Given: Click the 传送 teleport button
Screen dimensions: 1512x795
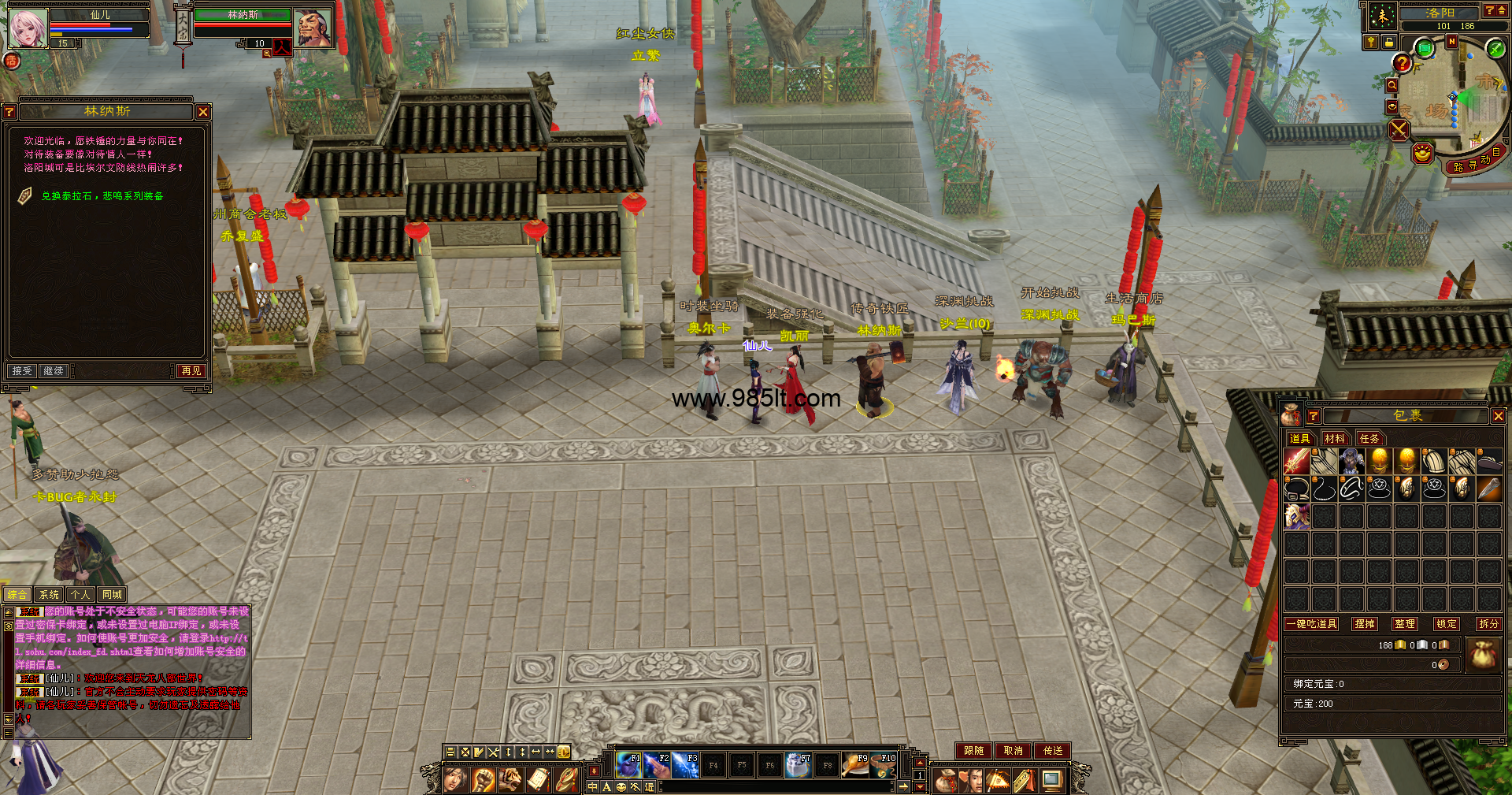Looking at the screenshot, I should coord(1053,751).
